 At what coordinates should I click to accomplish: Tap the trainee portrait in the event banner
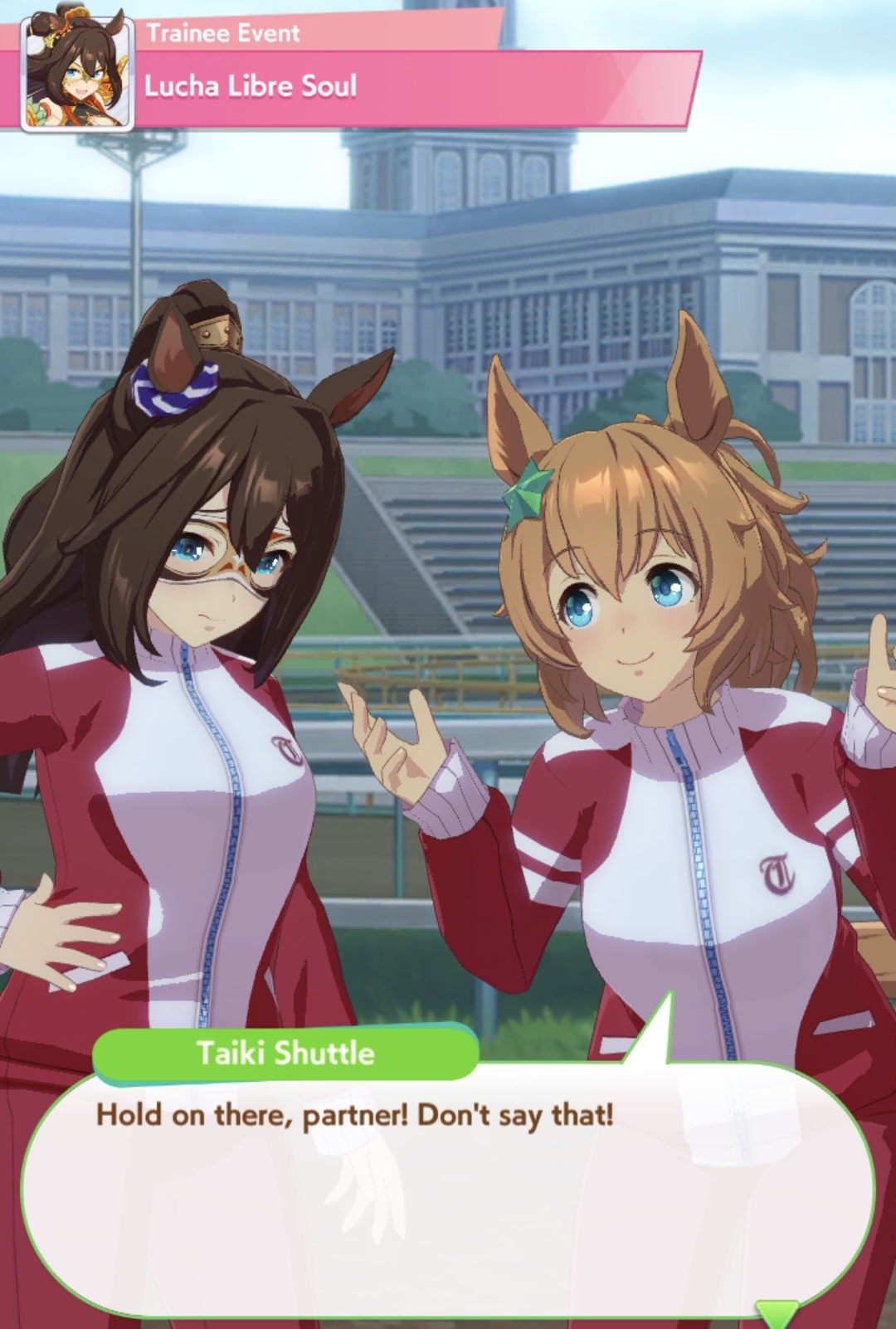(77, 75)
